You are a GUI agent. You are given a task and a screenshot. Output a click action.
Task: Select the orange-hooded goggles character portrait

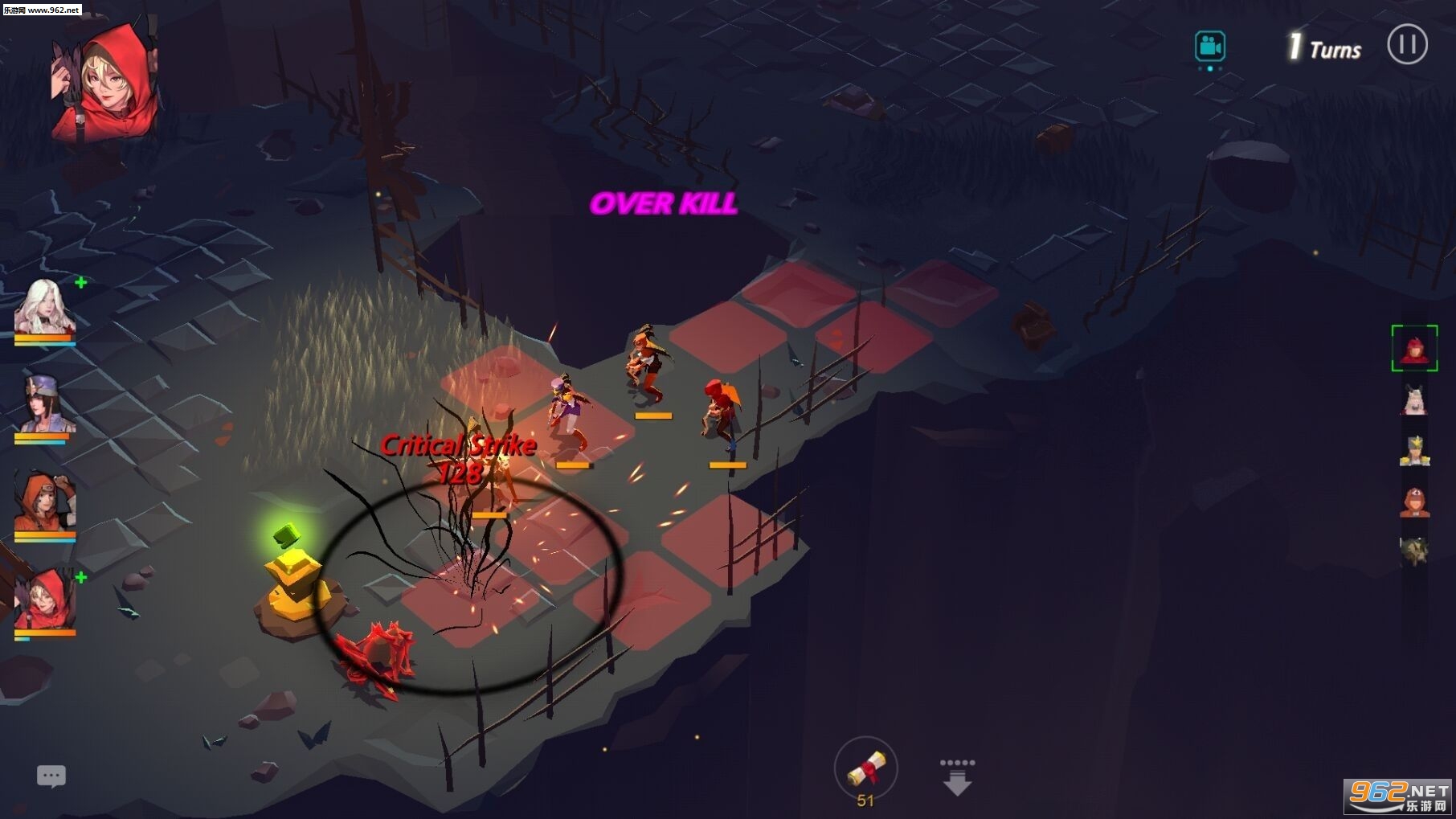(45, 503)
